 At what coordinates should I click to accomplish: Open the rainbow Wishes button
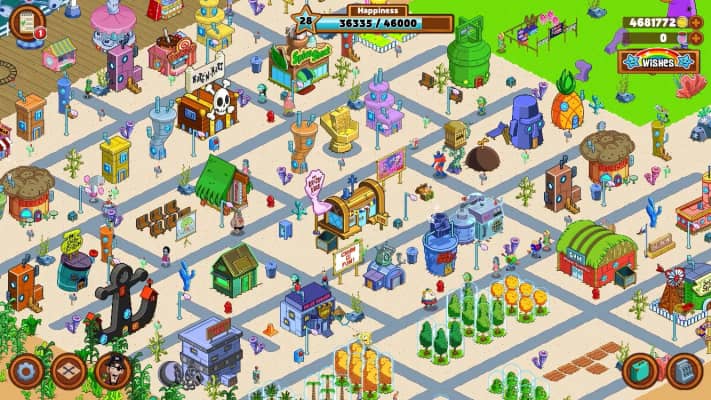click(657, 62)
